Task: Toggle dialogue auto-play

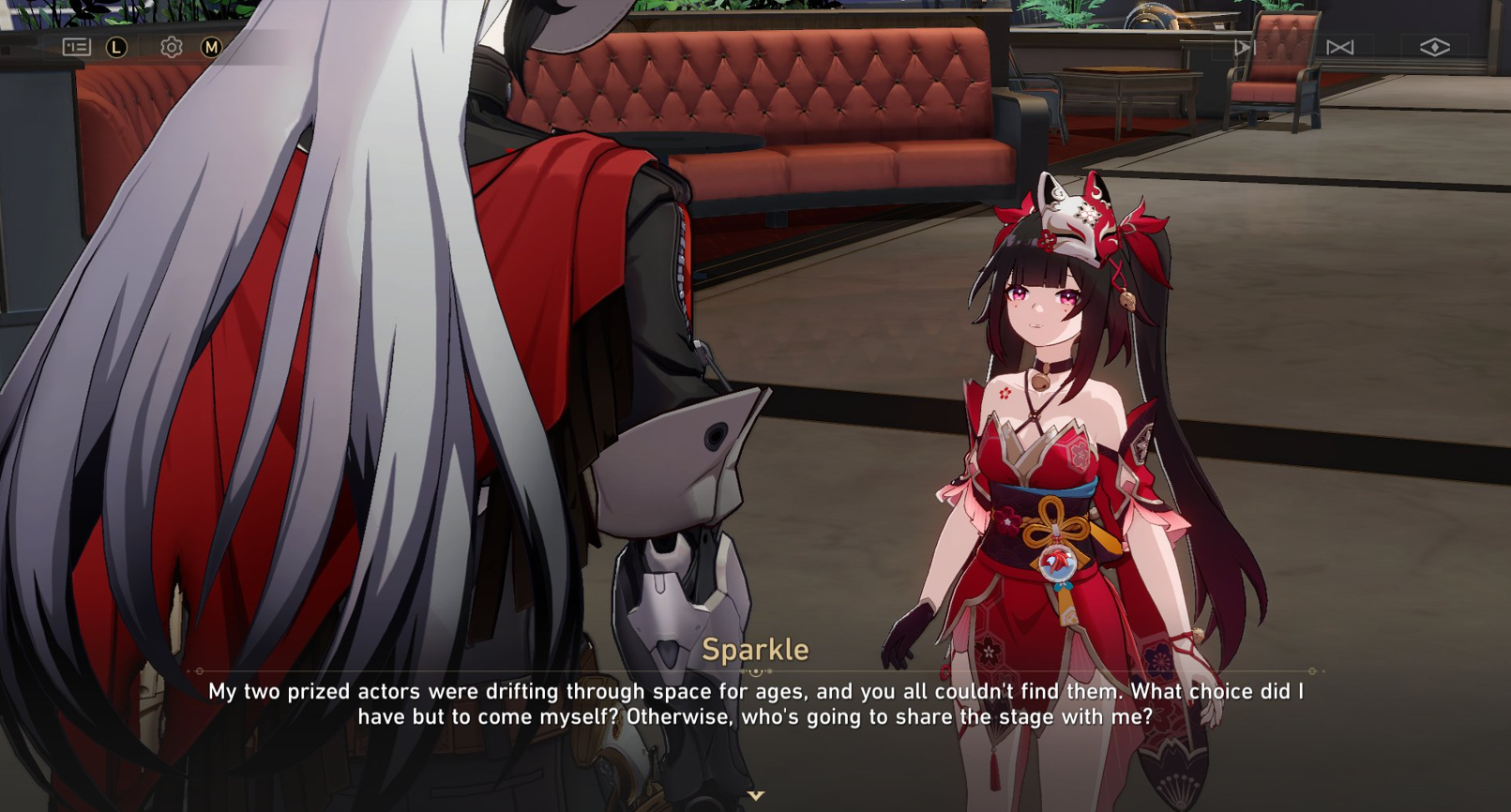Action: coord(1244,47)
